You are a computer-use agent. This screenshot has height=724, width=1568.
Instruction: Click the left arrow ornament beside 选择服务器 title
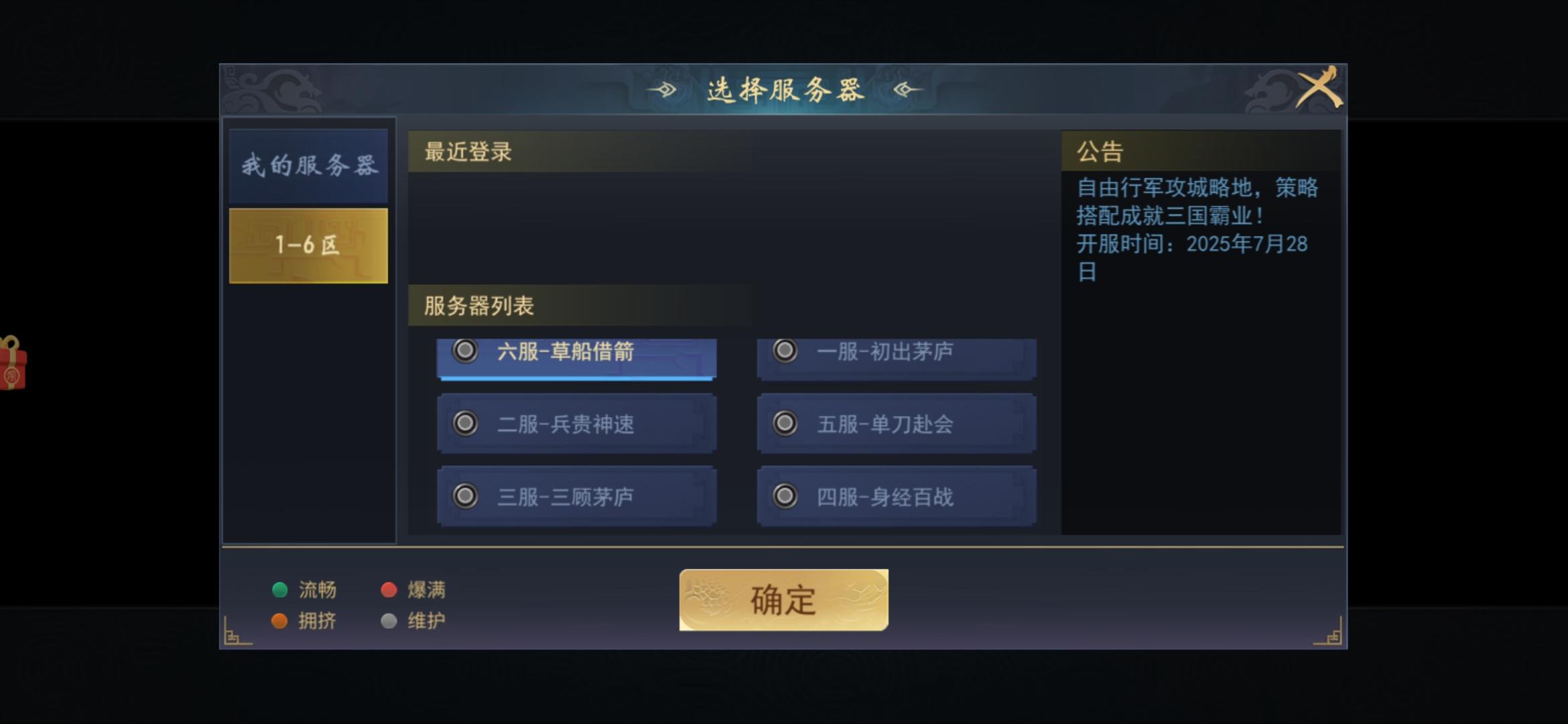coord(663,88)
